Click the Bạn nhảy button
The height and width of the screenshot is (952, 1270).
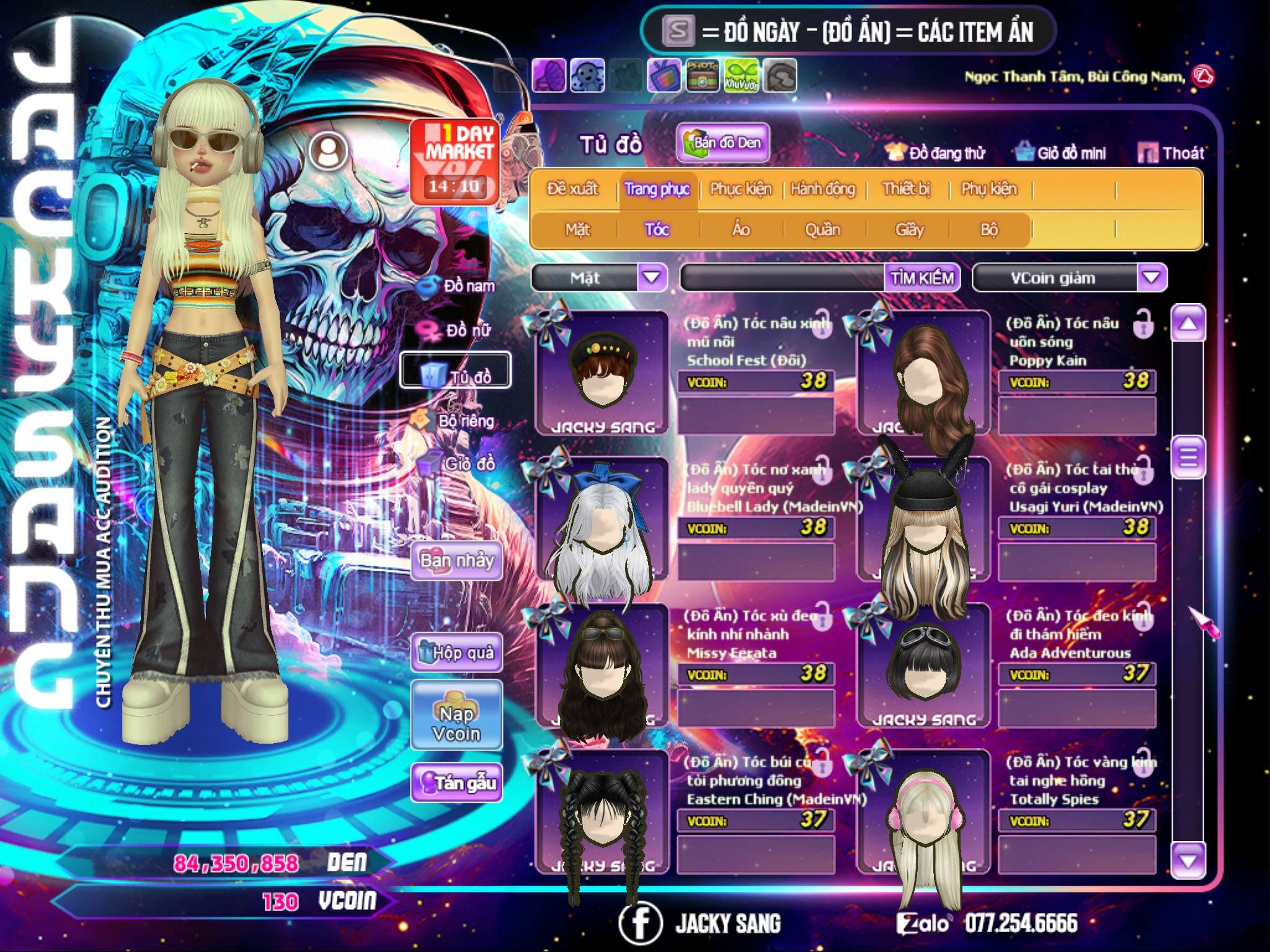point(457,561)
